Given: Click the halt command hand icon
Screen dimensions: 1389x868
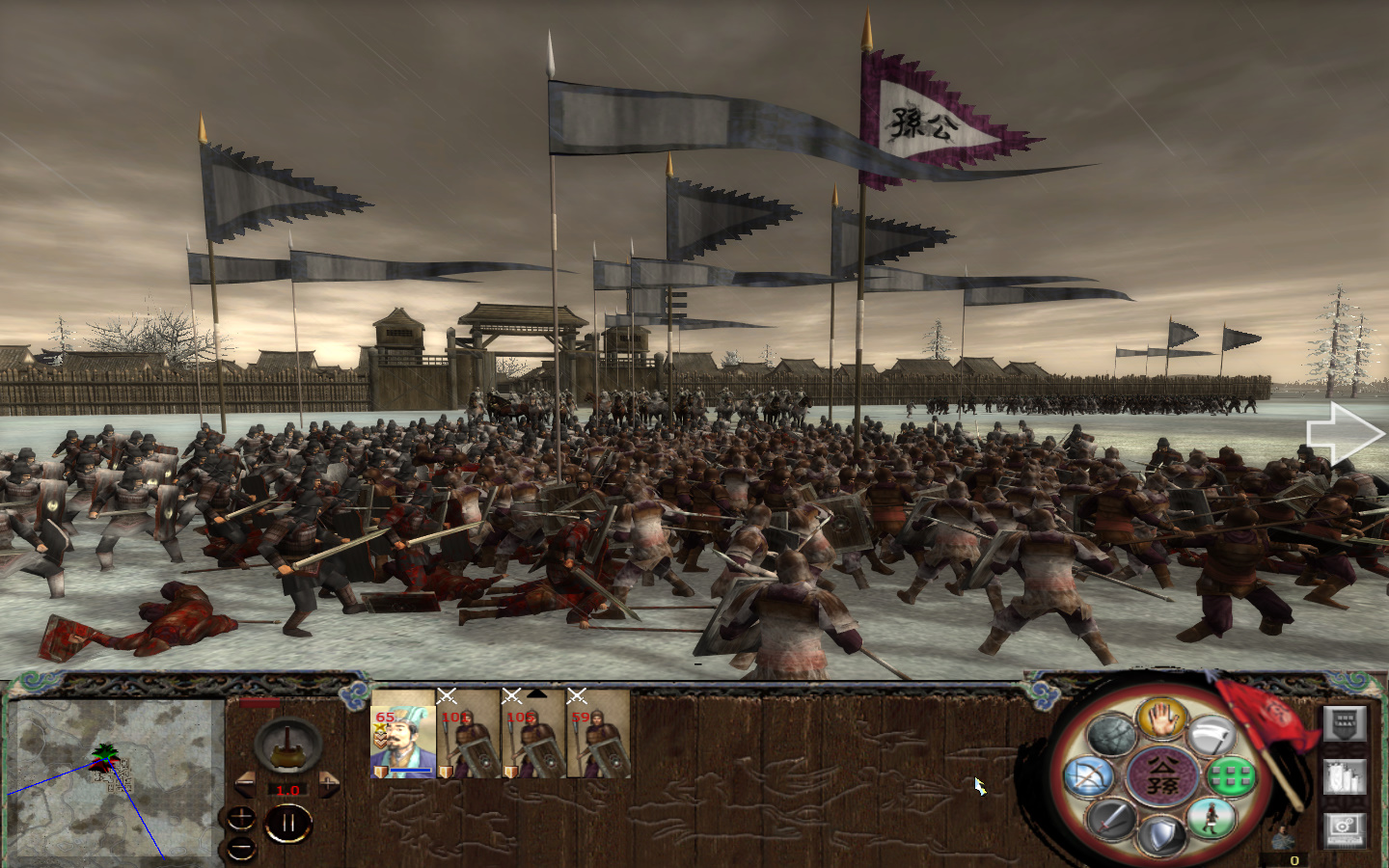Looking at the screenshot, I should pyautogui.click(x=1161, y=719).
